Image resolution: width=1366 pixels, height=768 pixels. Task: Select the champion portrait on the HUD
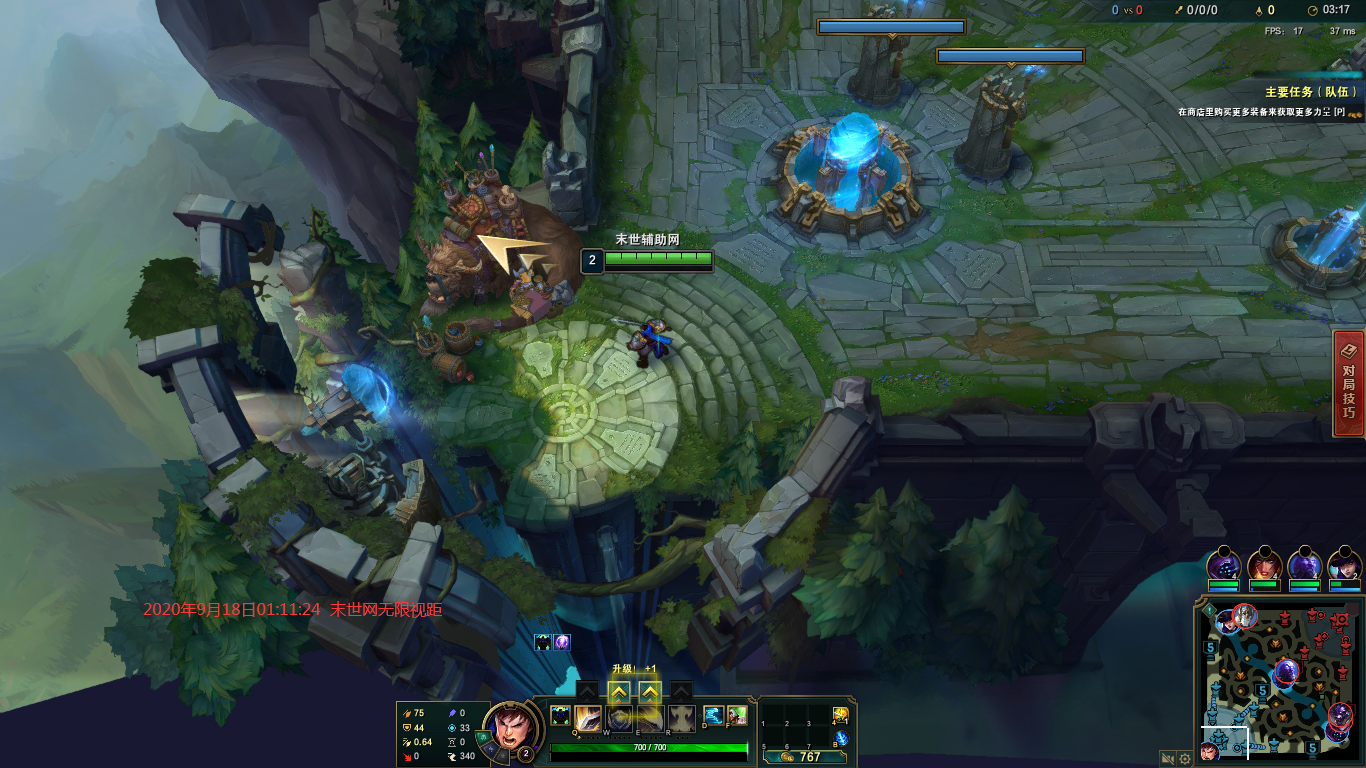click(510, 728)
